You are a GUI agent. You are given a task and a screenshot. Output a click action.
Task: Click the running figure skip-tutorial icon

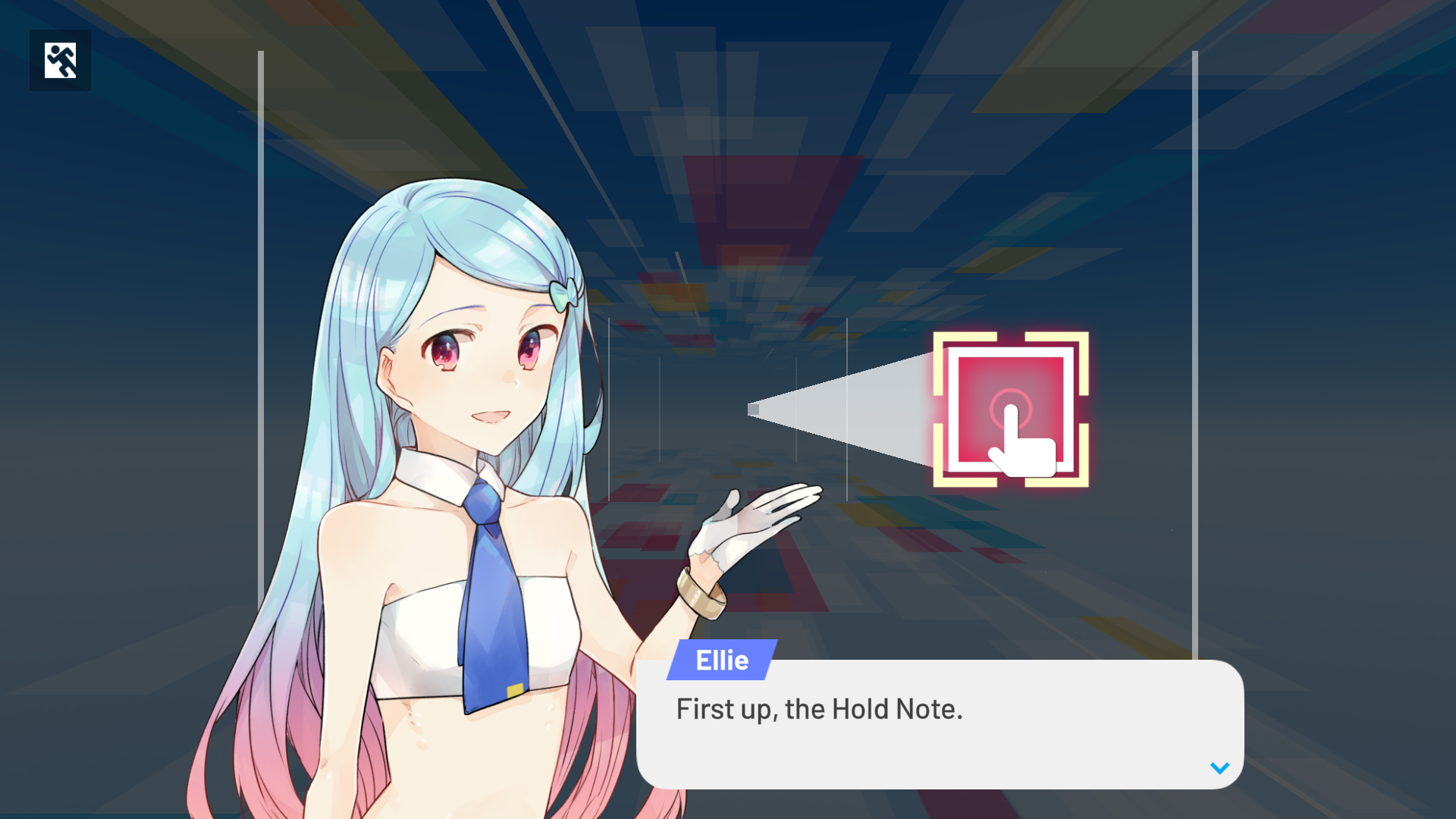[60, 60]
